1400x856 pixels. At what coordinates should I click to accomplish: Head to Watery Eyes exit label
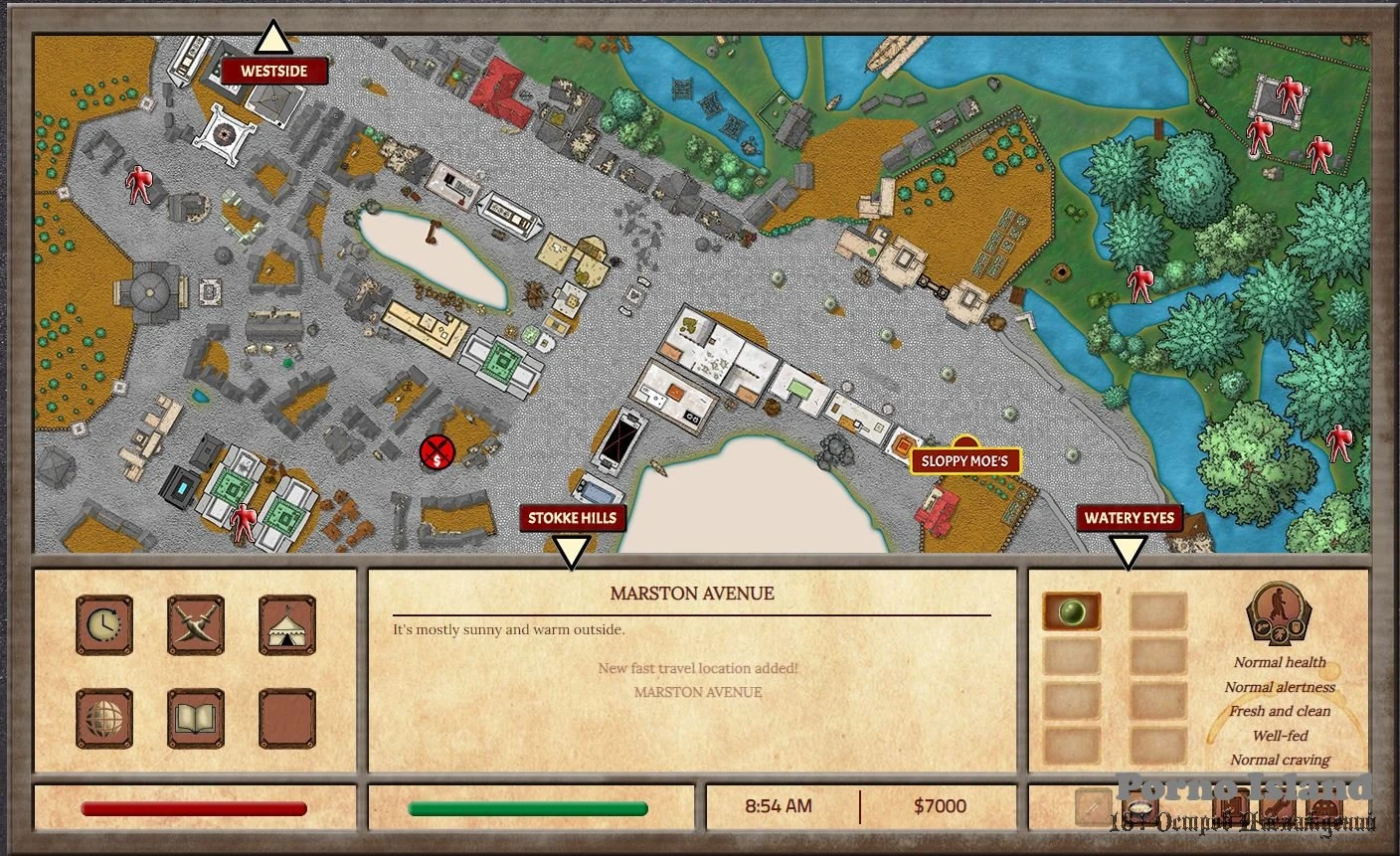(x=1129, y=518)
